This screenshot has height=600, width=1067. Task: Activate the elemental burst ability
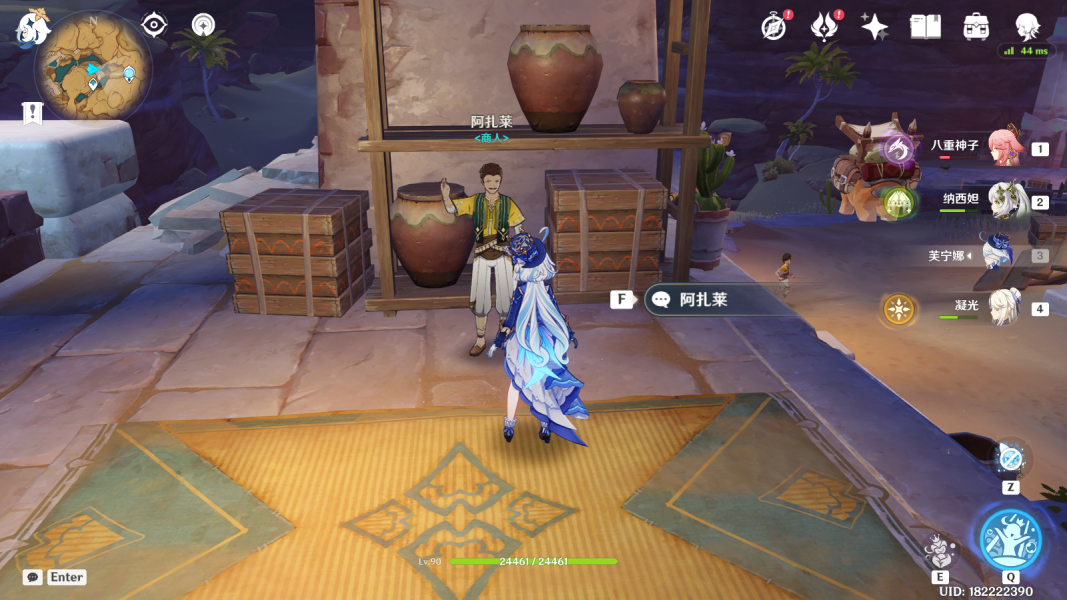tap(1010, 539)
